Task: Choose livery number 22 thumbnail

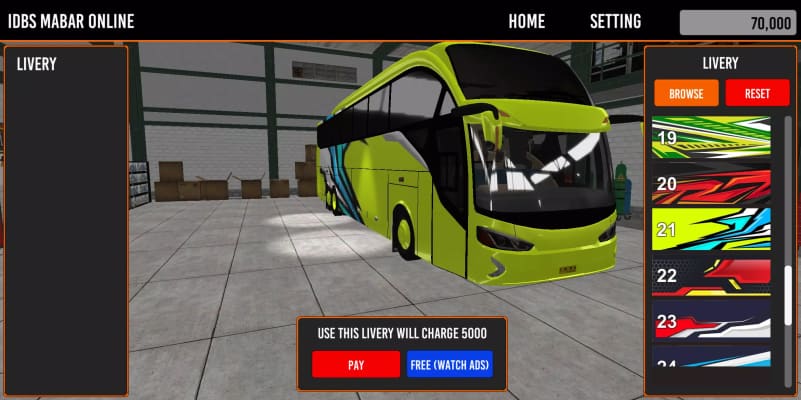Action: 711,275
